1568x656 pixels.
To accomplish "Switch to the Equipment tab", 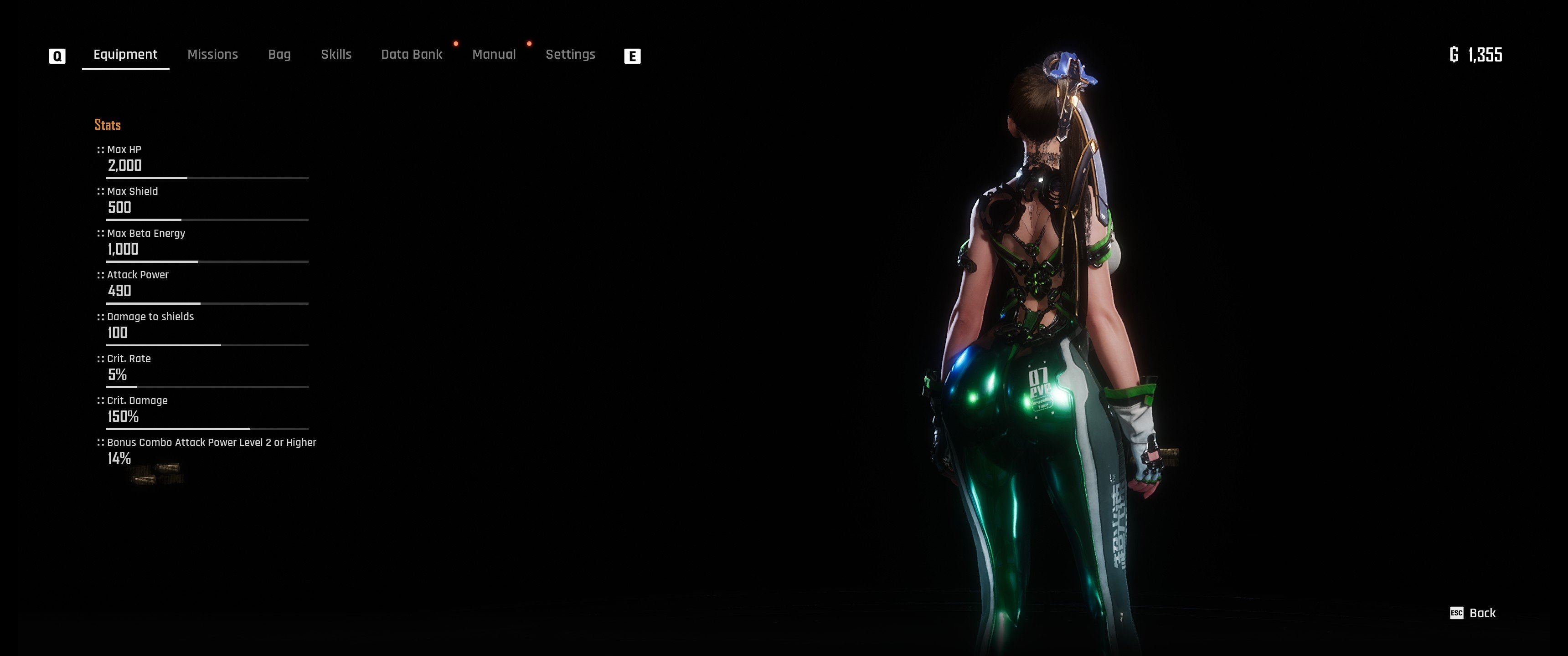I will point(125,55).
